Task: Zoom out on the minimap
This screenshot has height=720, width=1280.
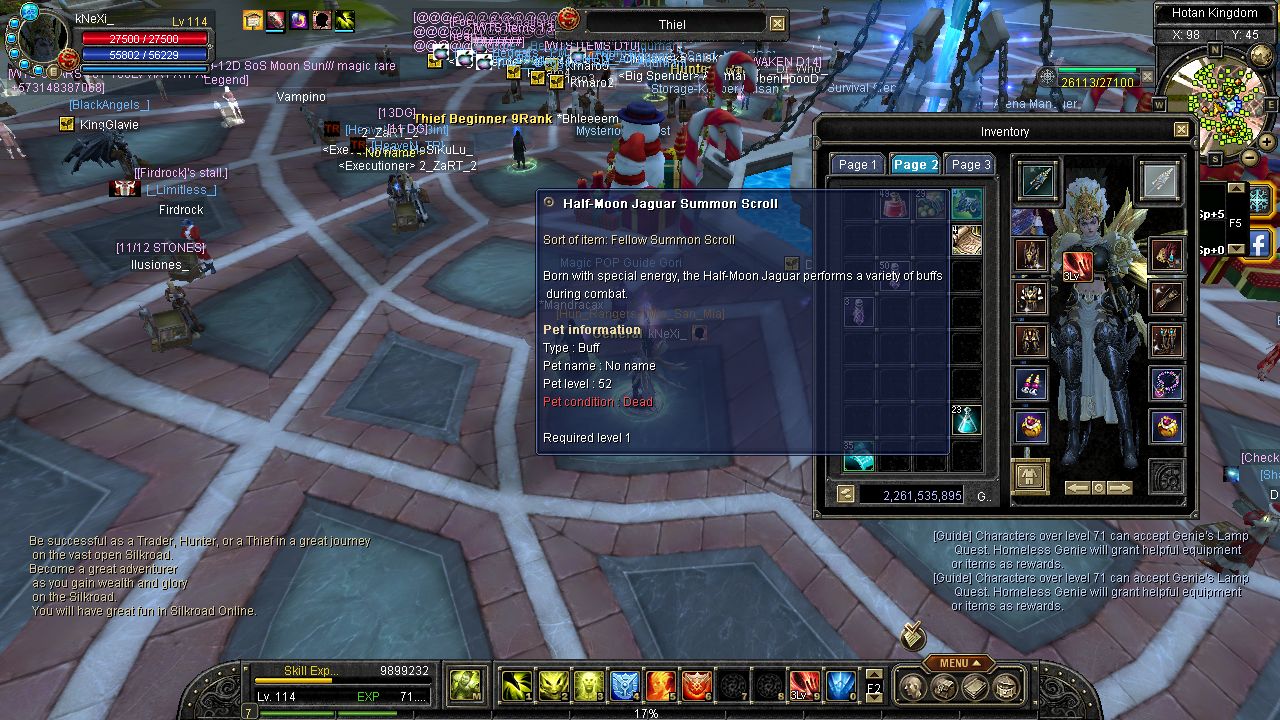Action: [x=1250, y=157]
